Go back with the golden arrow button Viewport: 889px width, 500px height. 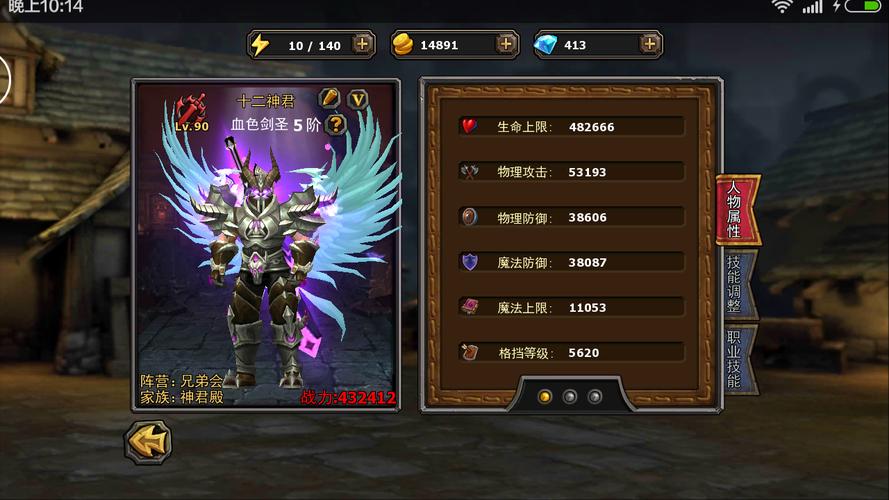click(148, 441)
